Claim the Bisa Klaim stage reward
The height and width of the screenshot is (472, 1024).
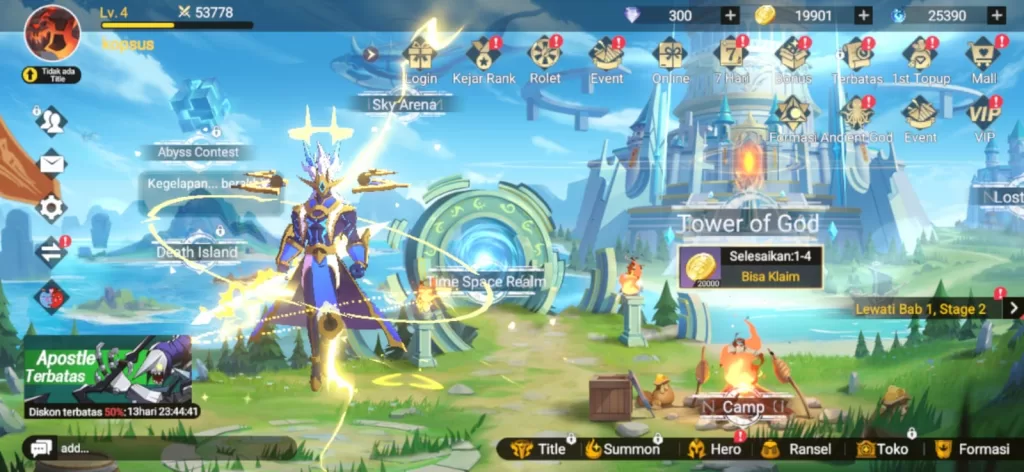[751, 268]
